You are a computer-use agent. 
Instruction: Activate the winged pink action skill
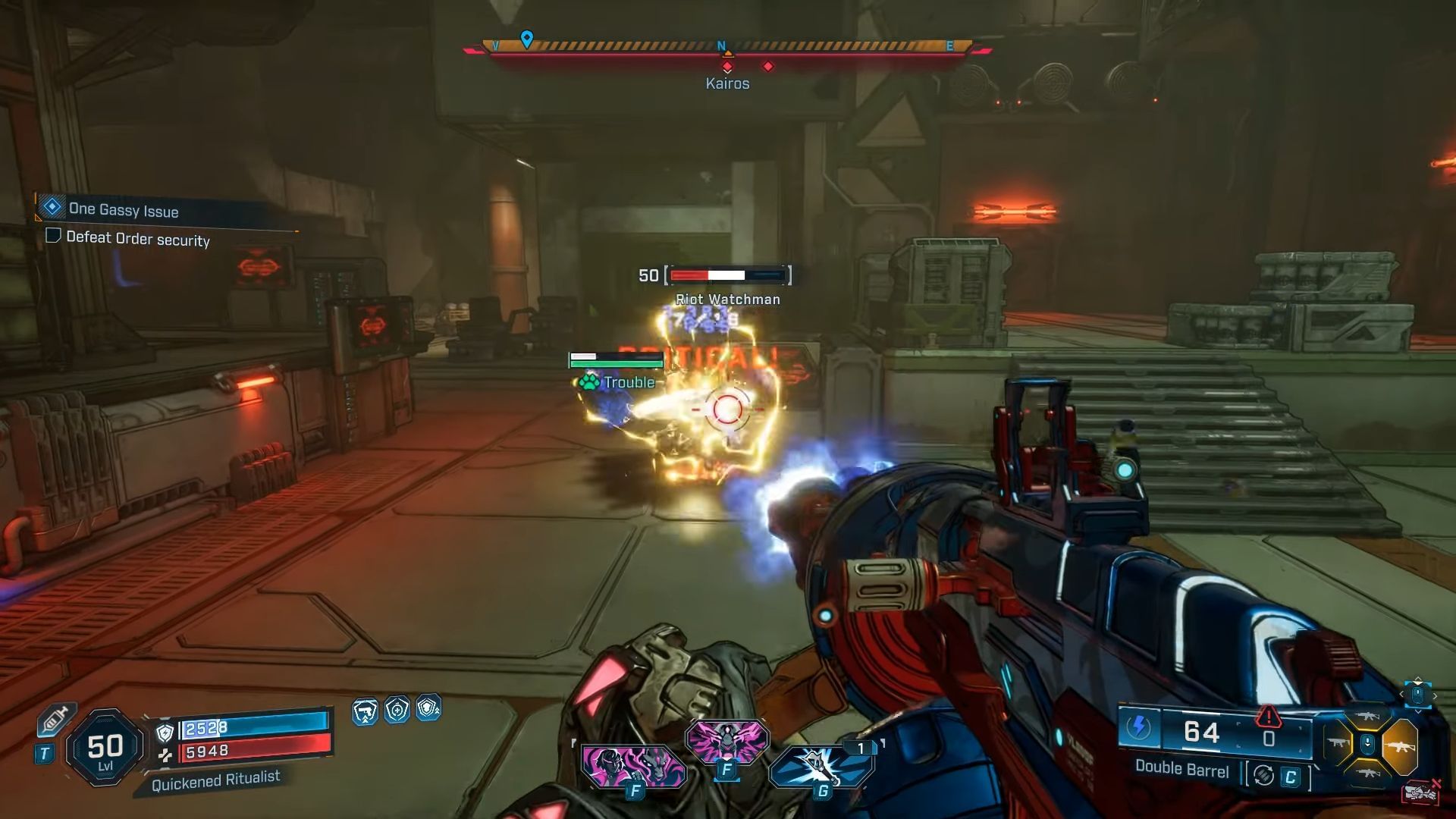(x=726, y=739)
